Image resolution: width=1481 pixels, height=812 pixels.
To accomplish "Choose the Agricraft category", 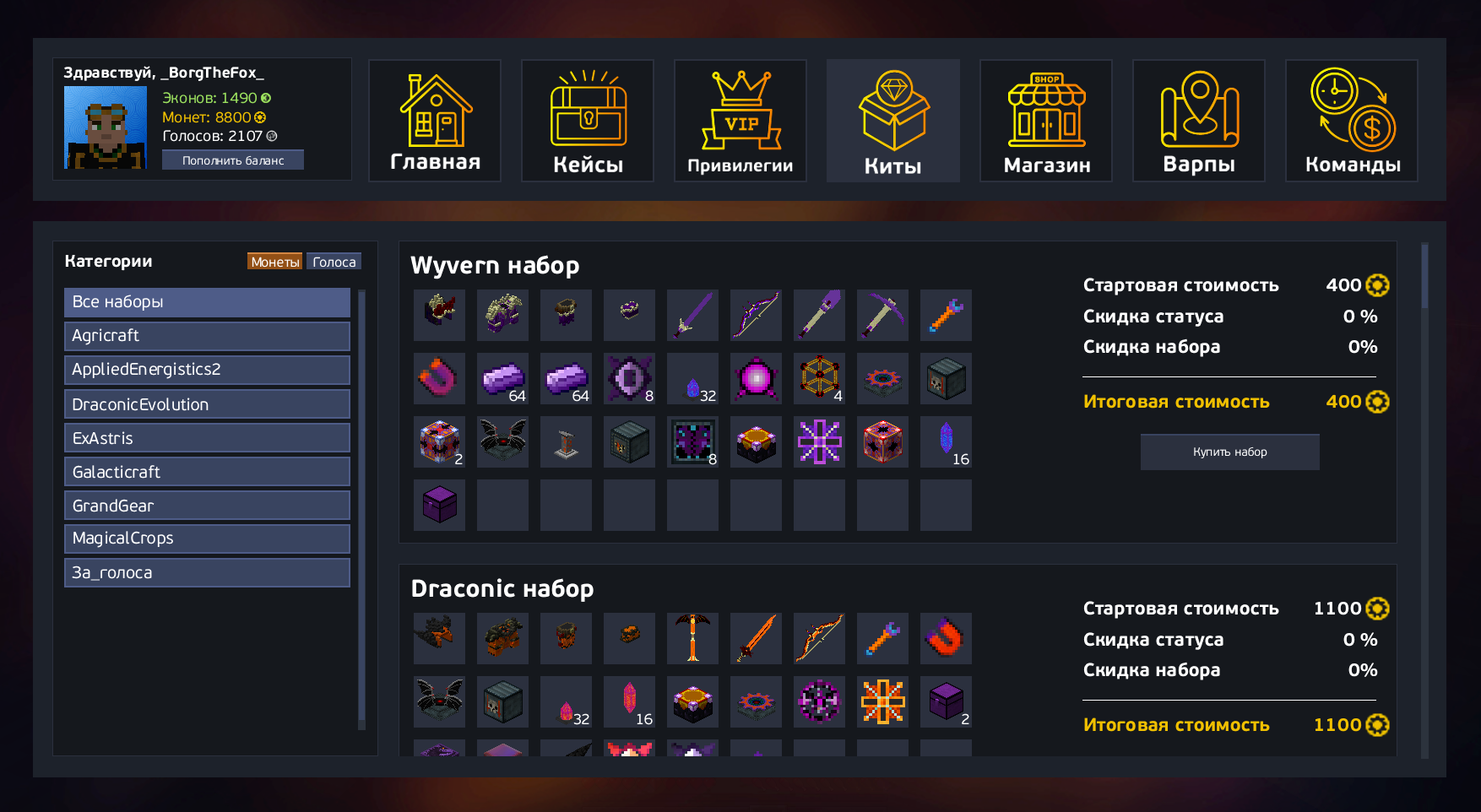I will tap(207, 336).
